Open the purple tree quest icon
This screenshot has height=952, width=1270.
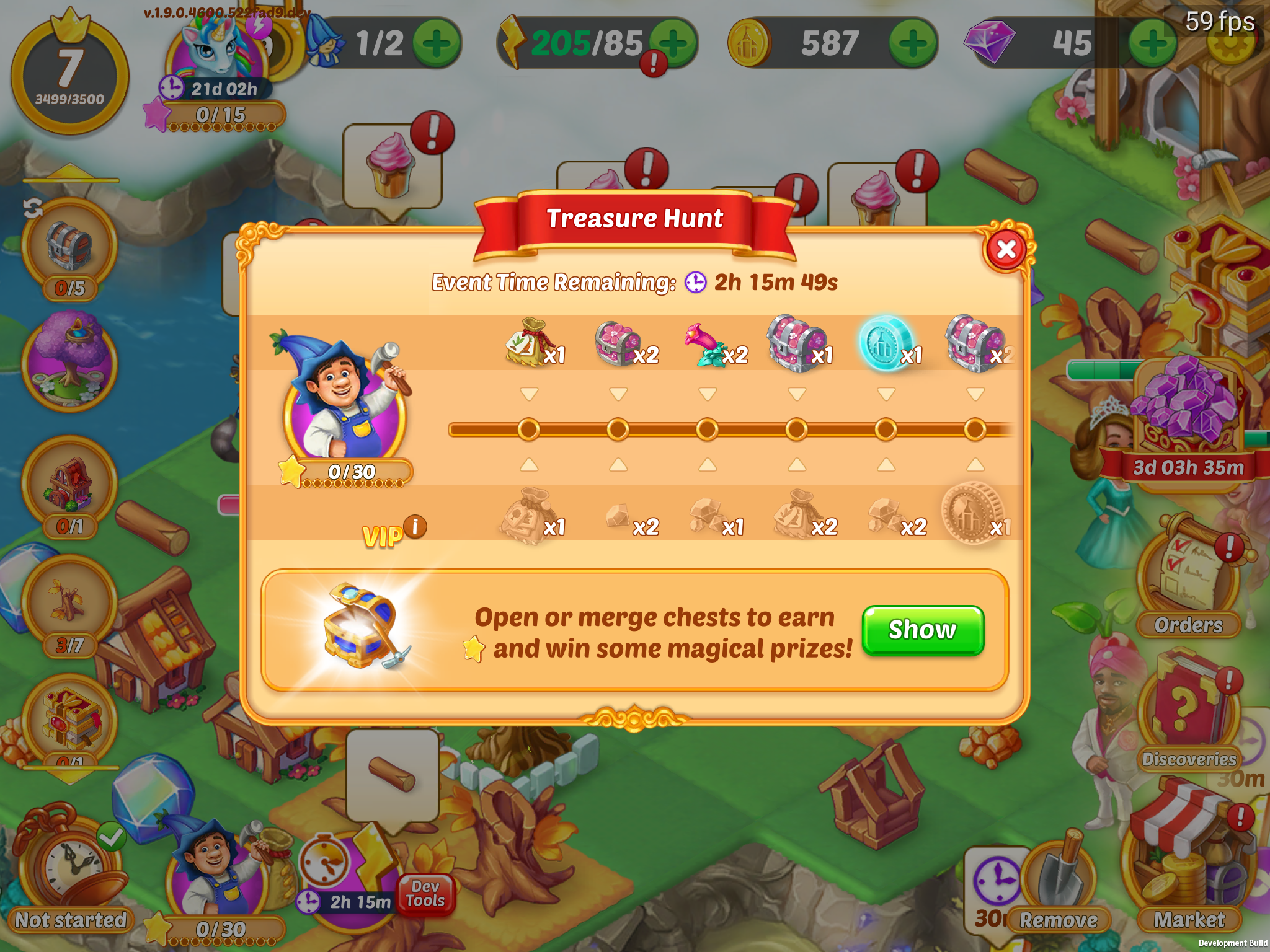(69, 363)
